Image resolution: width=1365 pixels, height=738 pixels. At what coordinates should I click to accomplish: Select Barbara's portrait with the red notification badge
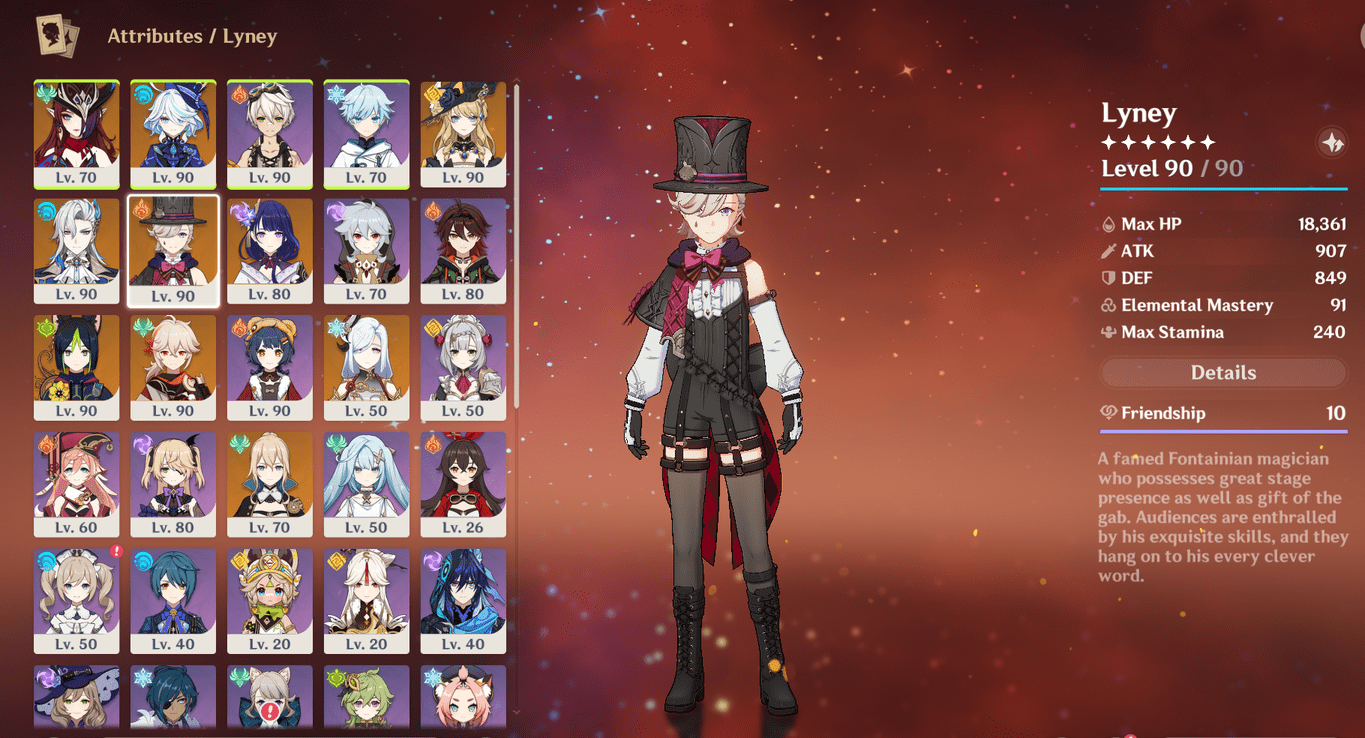[76, 597]
